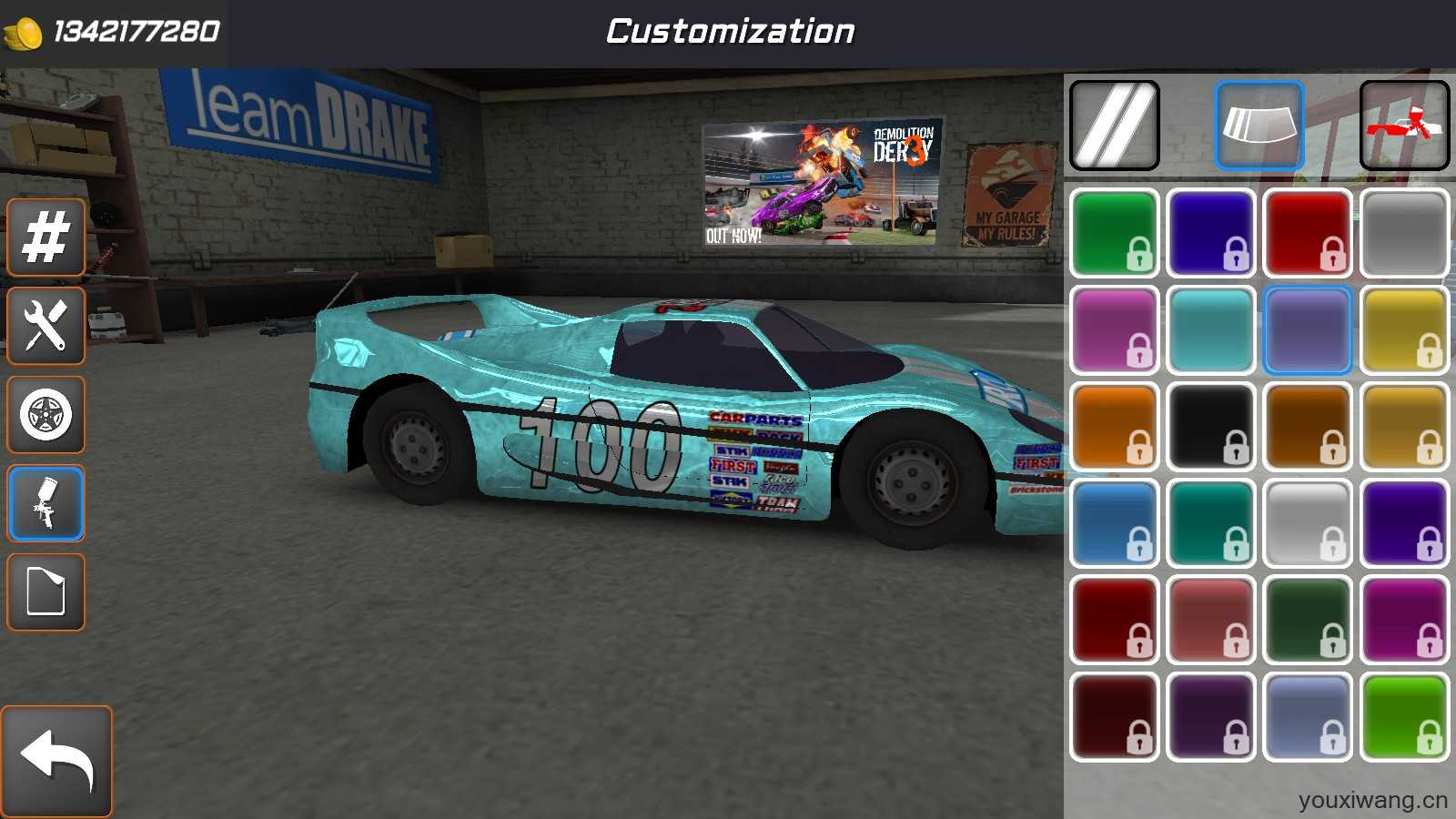Select the locked teal color swatch
This screenshot has height=819, width=1456.
(1210, 524)
